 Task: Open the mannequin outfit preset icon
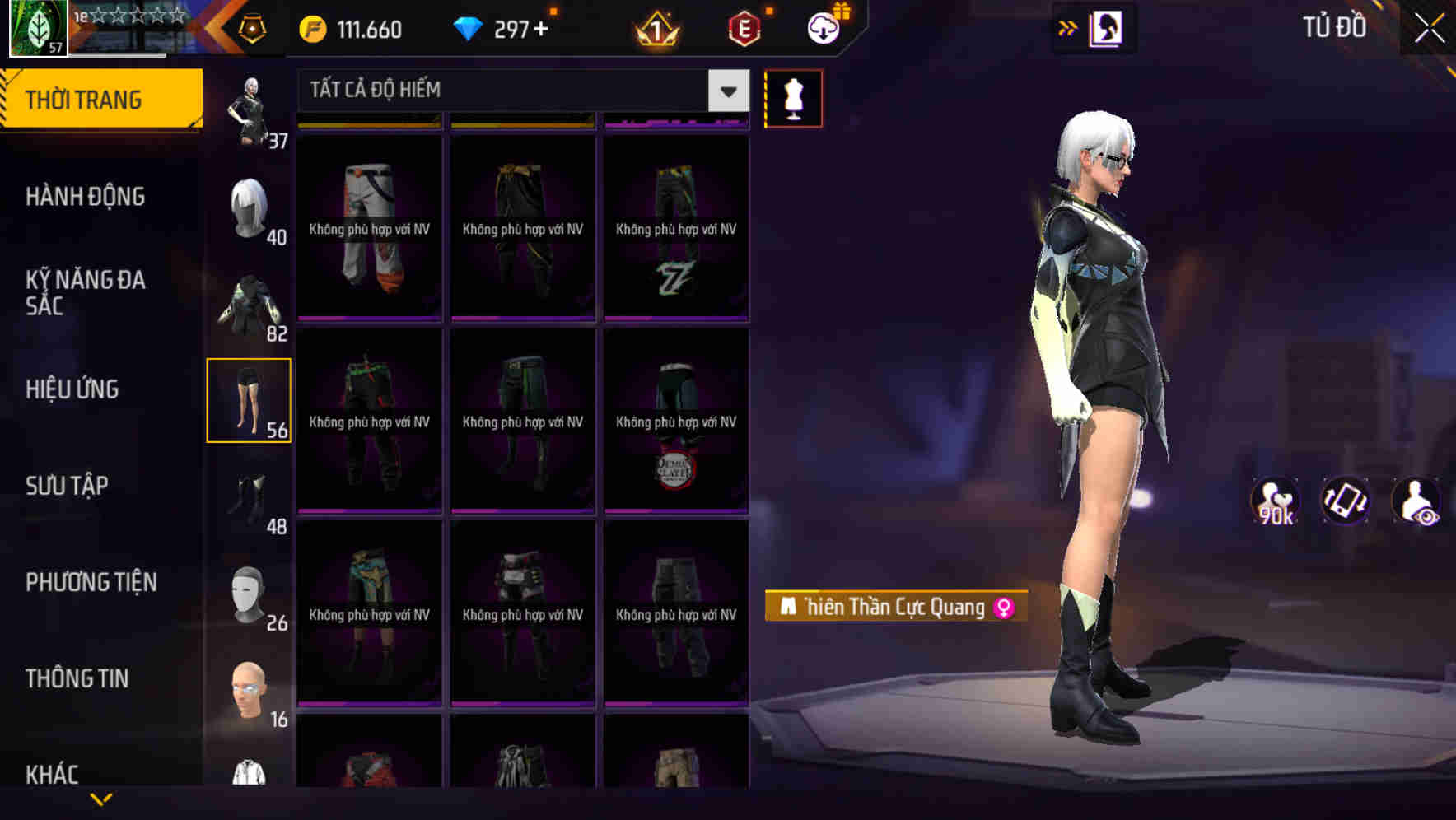792,97
